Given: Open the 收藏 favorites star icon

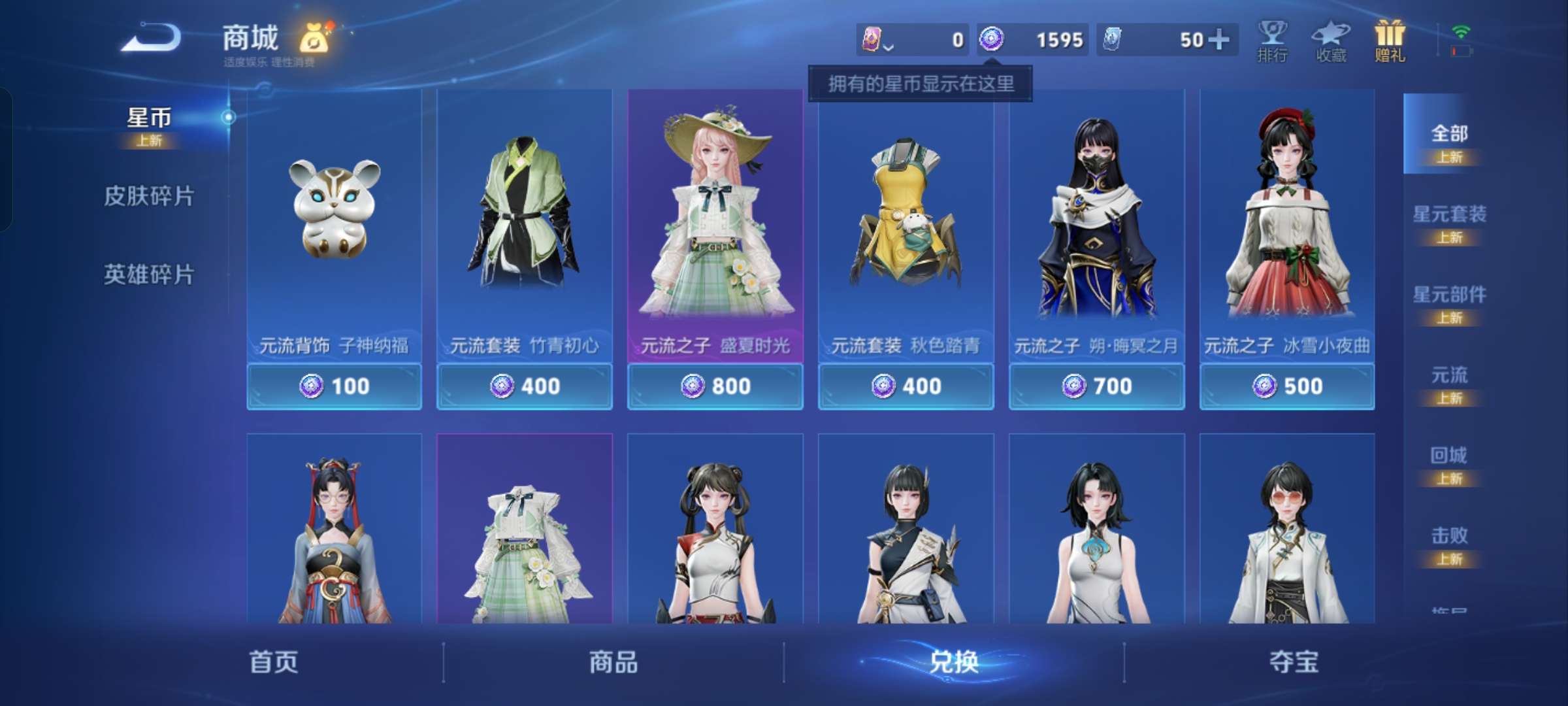Looking at the screenshot, I should (1331, 41).
